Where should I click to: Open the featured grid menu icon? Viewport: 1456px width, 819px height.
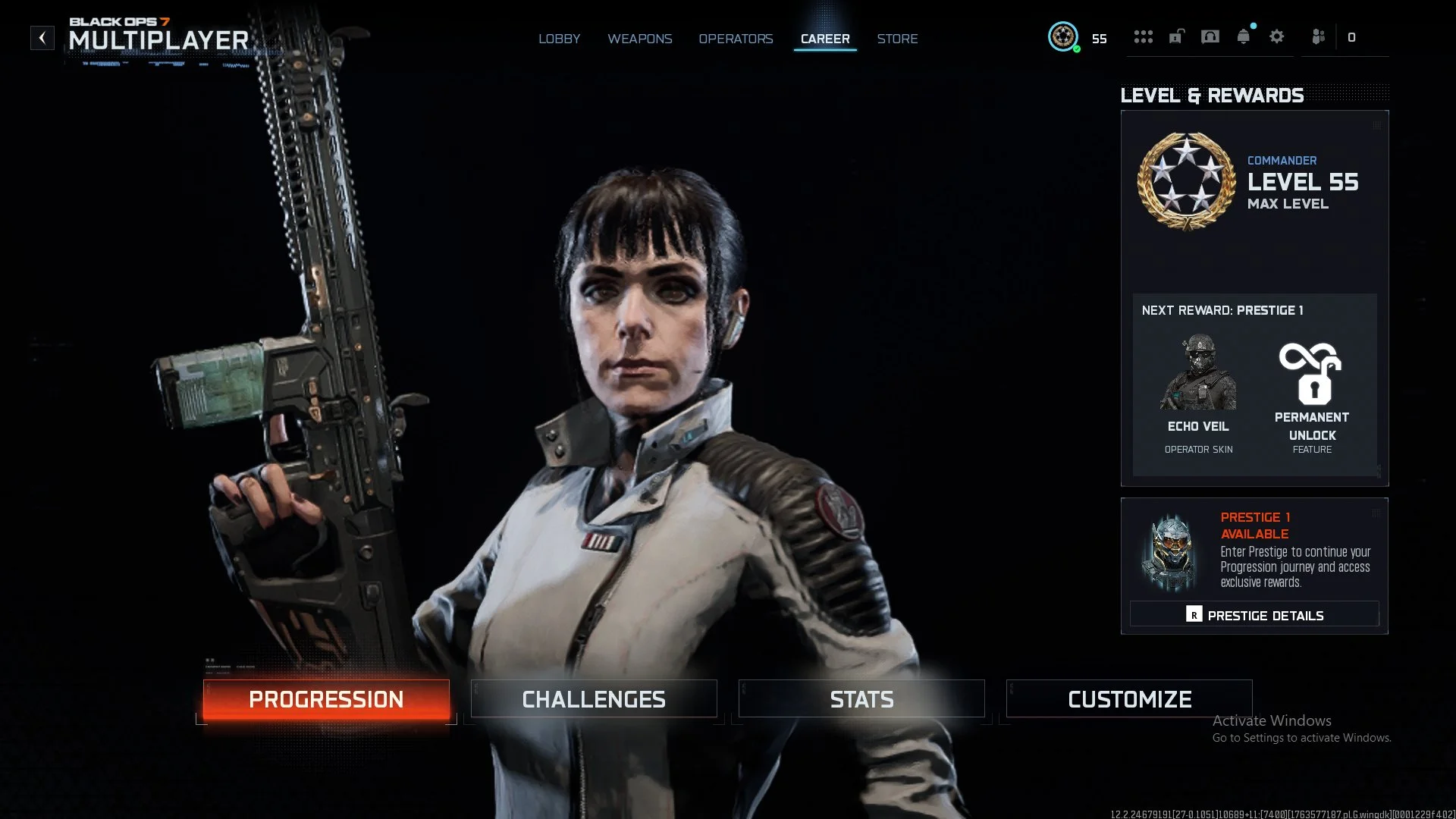[x=1144, y=36]
